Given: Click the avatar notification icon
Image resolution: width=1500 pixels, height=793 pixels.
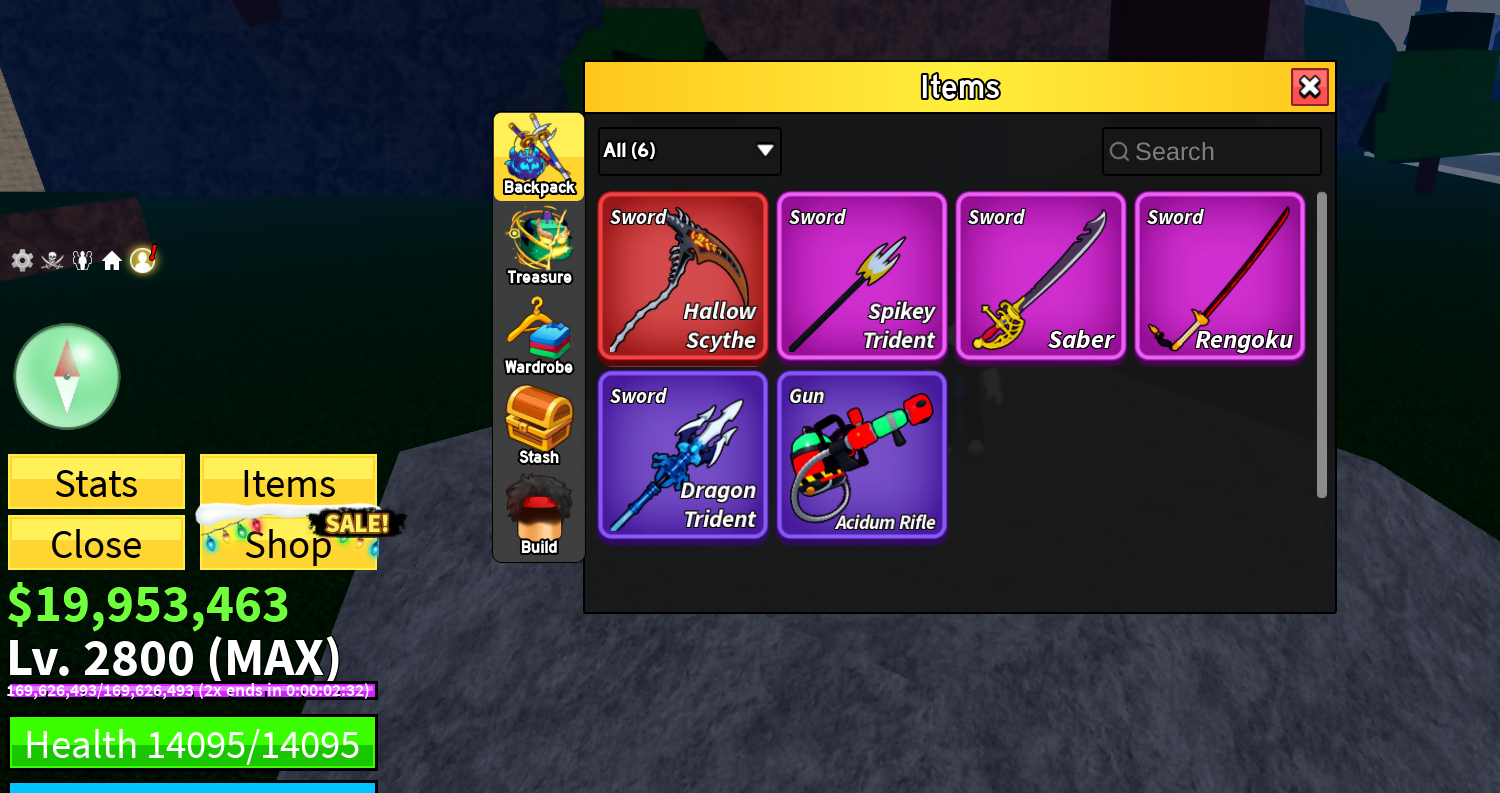Looking at the screenshot, I should (143, 259).
